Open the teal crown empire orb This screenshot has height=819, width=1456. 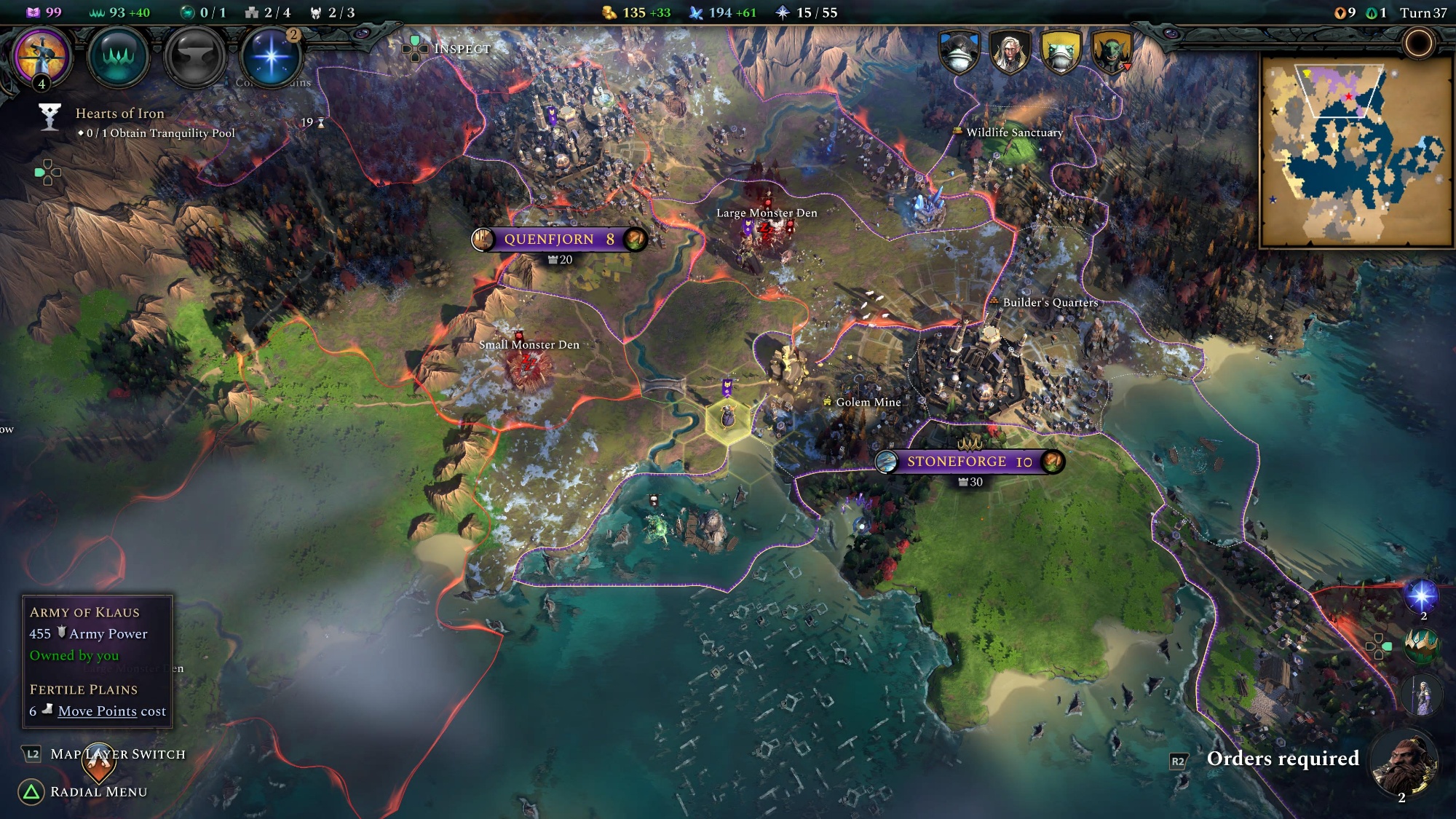pos(118,57)
